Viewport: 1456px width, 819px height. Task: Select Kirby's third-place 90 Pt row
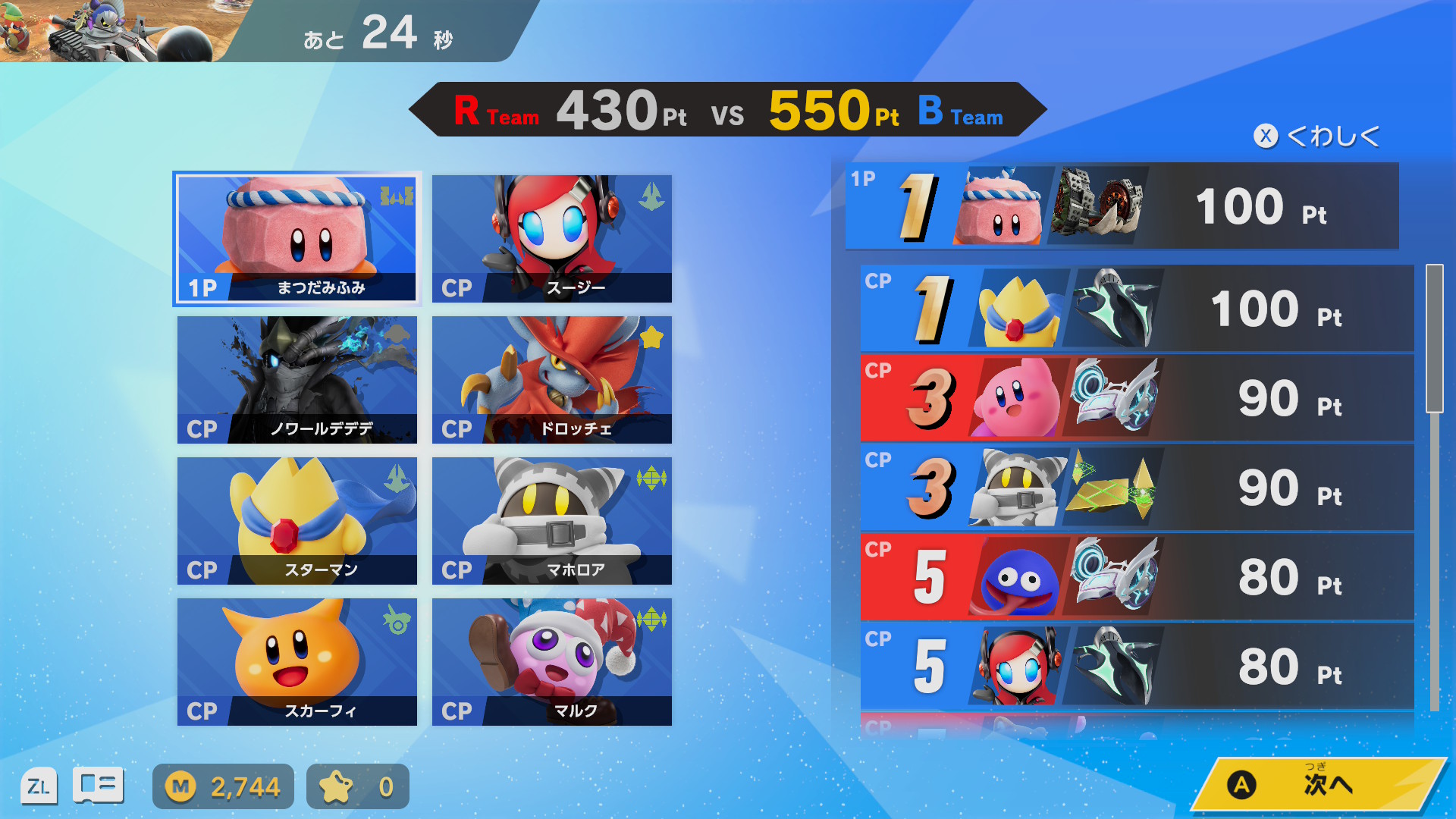[x=1136, y=398]
